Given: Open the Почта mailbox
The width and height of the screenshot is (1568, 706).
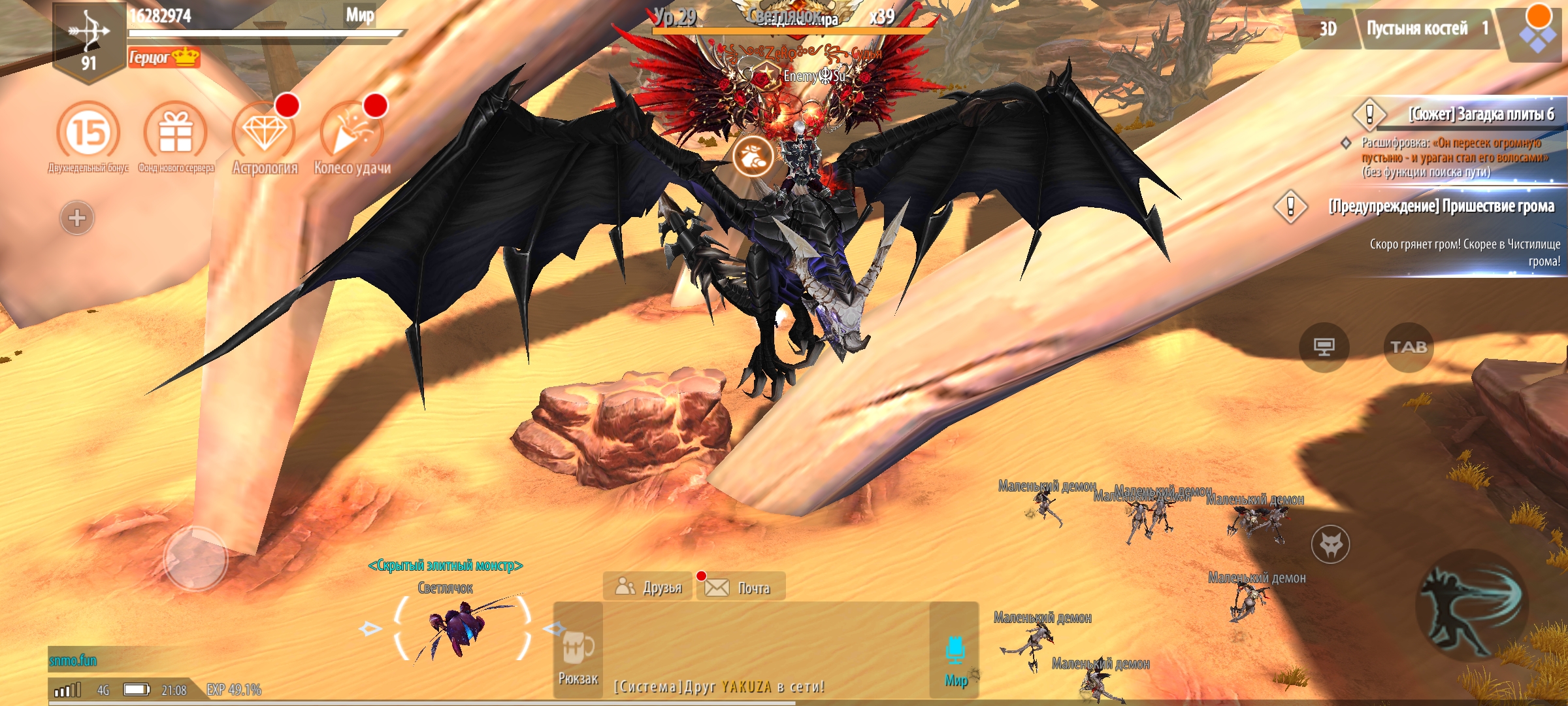Looking at the screenshot, I should pyautogui.click(x=742, y=587).
